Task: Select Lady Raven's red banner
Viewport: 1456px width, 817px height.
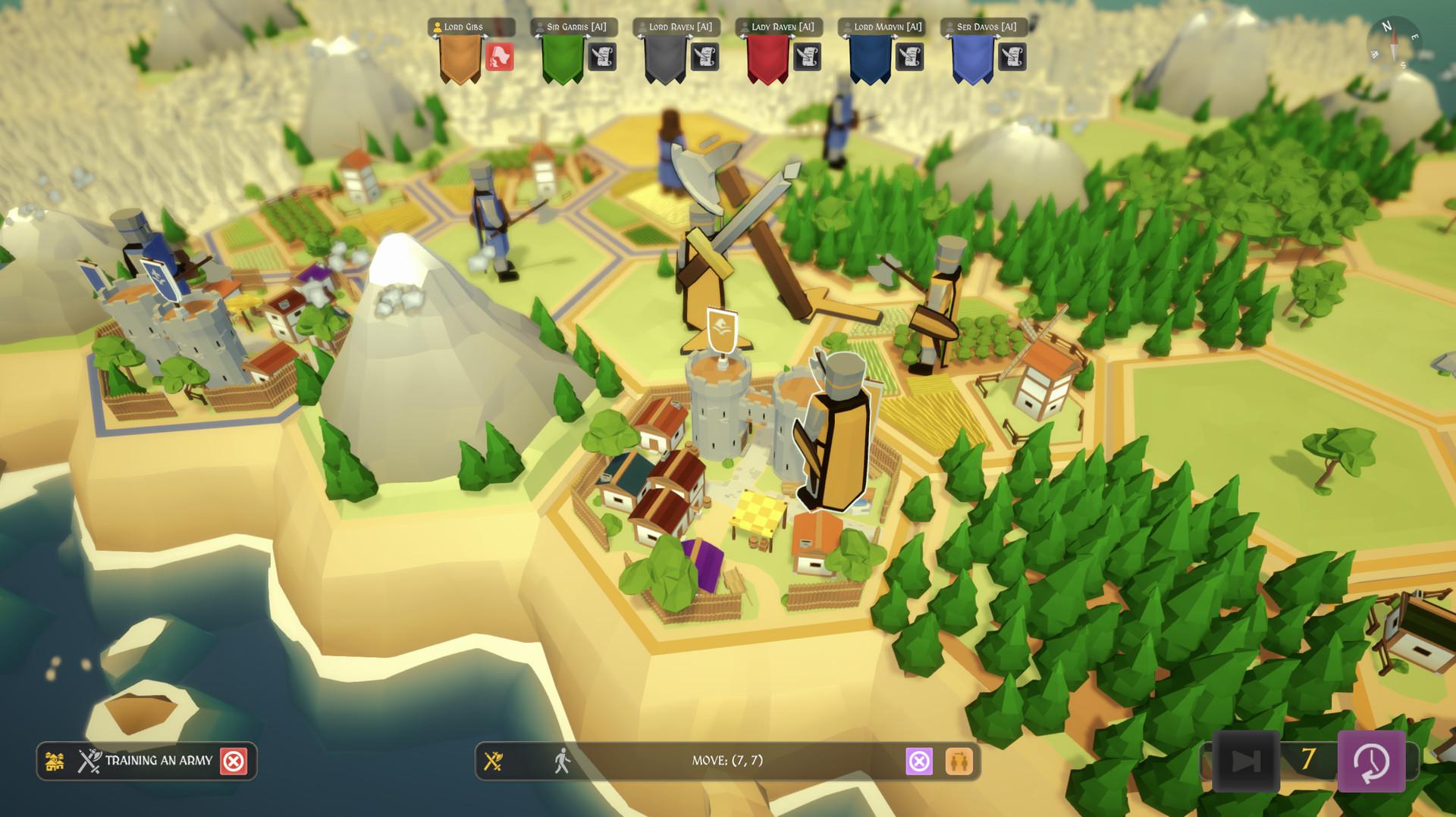Action: coord(767,58)
